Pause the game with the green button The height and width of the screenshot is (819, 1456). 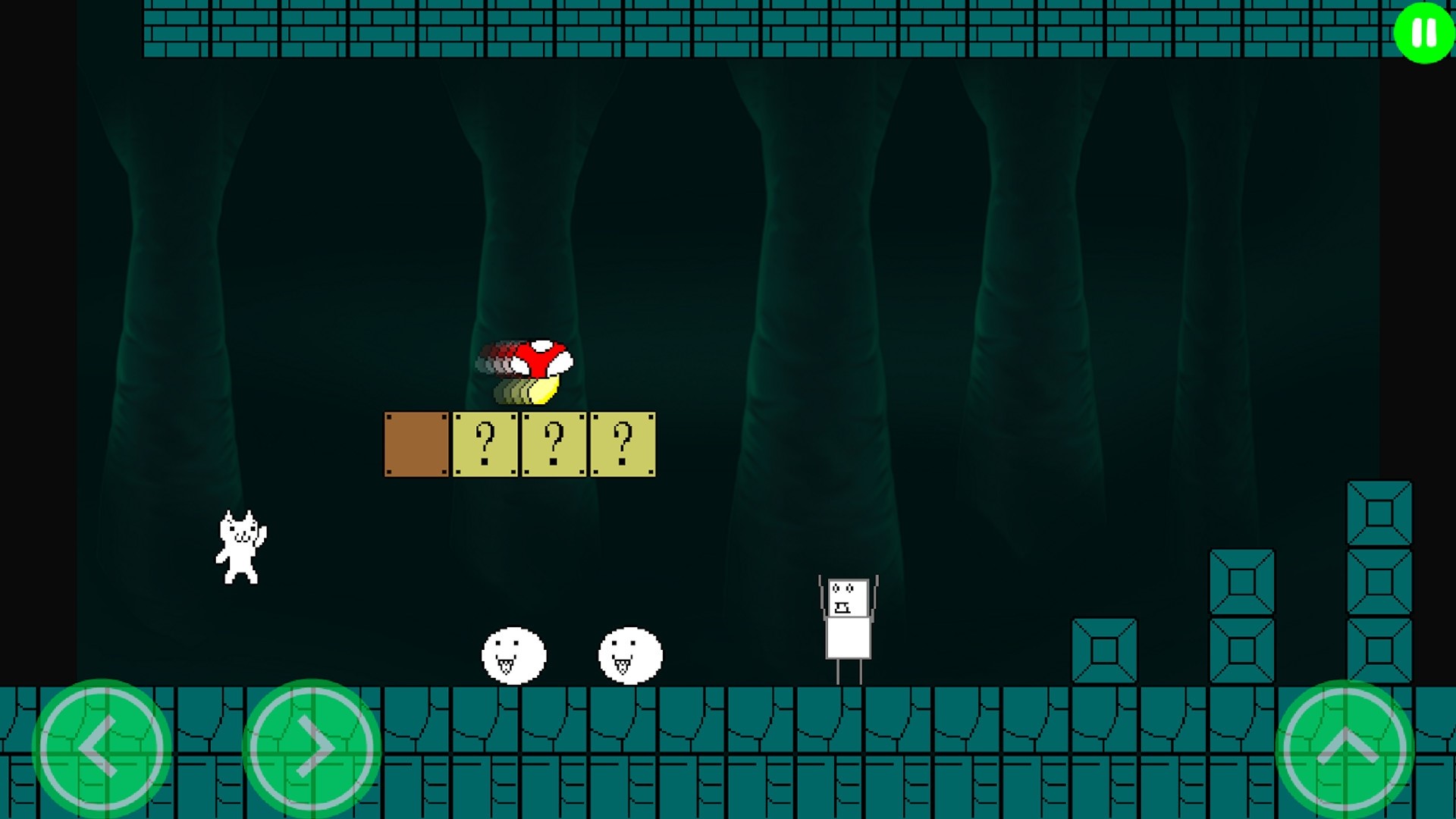click(1423, 33)
